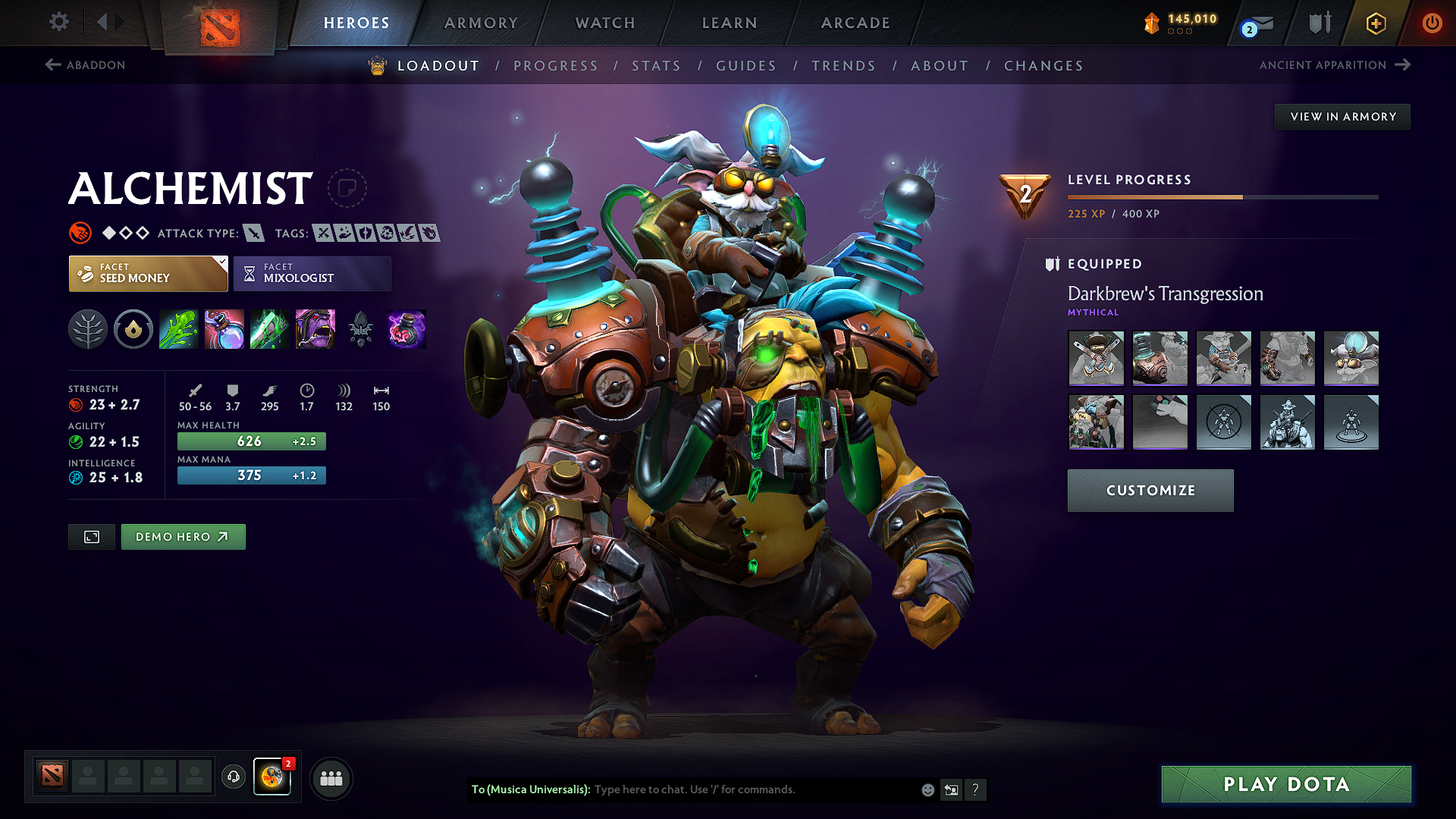
Task: Switch to the Stats tab
Action: coord(657,66)
